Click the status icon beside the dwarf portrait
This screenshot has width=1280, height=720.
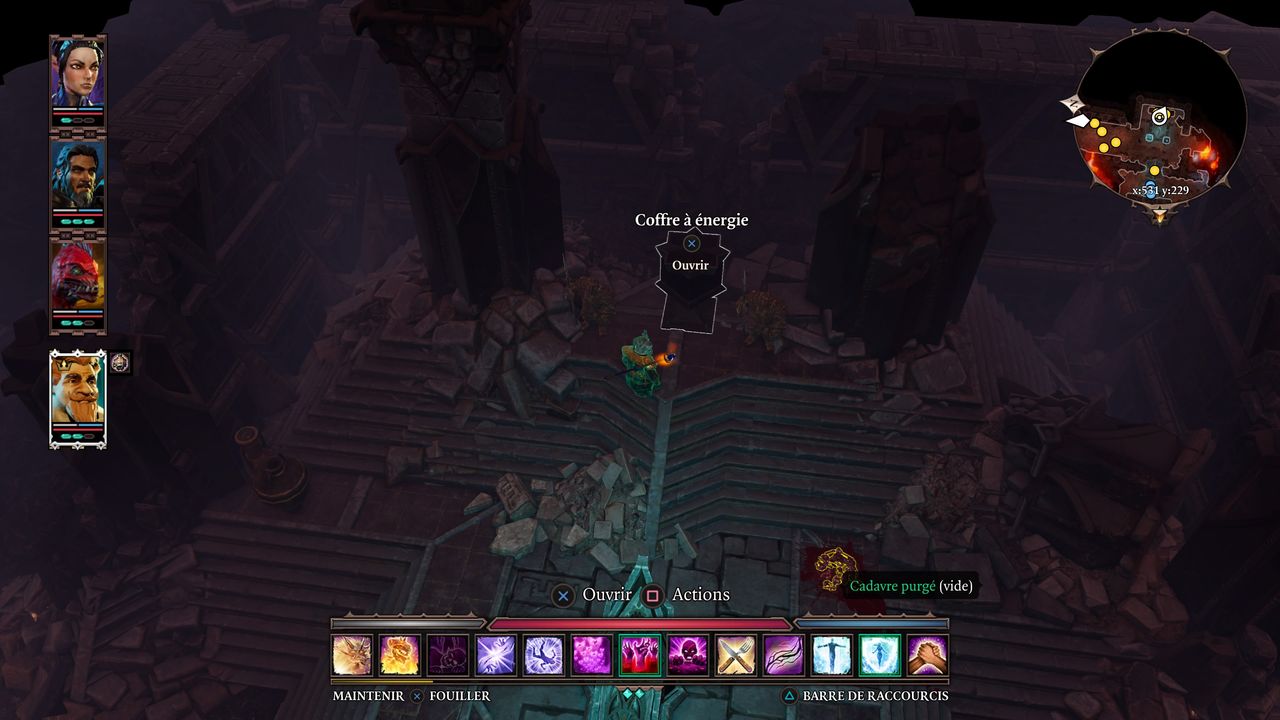pyautogui.click(x=120, y=362)
